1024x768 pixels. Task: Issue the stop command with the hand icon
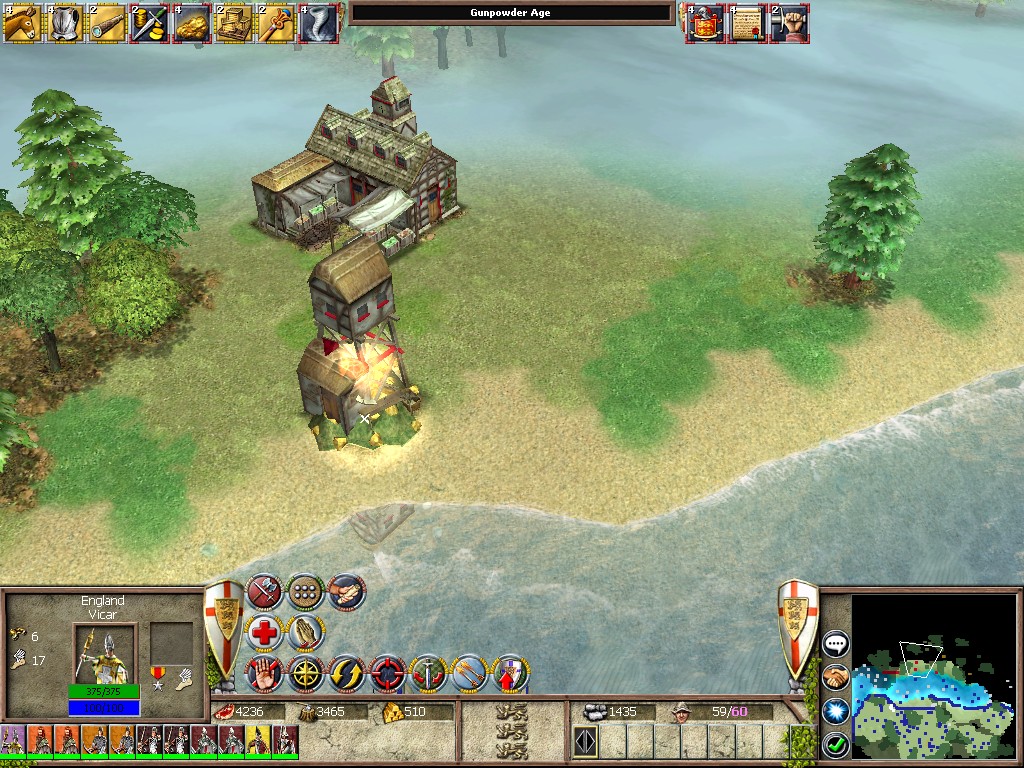coord(264,674)
